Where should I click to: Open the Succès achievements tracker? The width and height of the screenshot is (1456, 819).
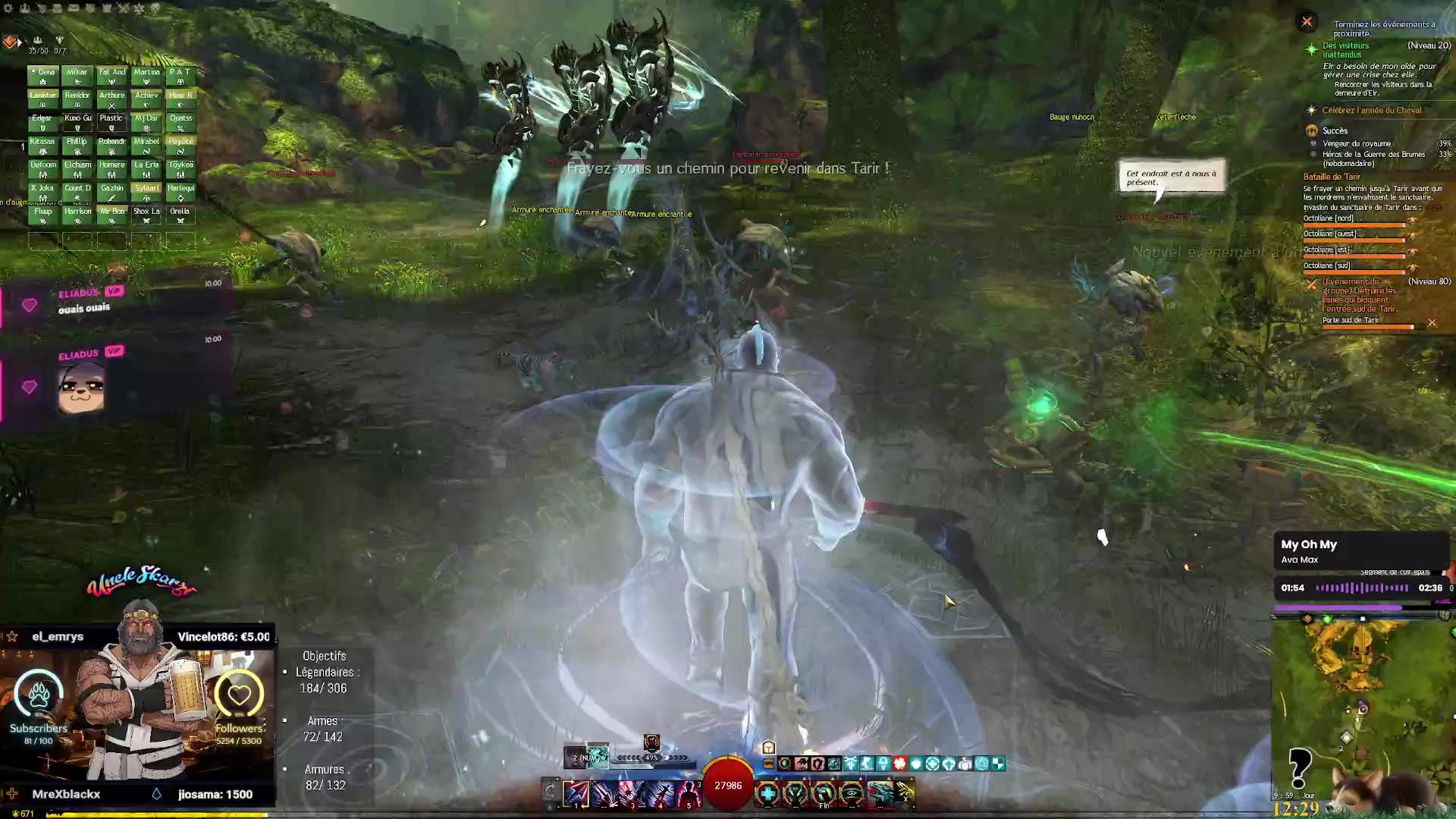click(x=1335, y=130)
